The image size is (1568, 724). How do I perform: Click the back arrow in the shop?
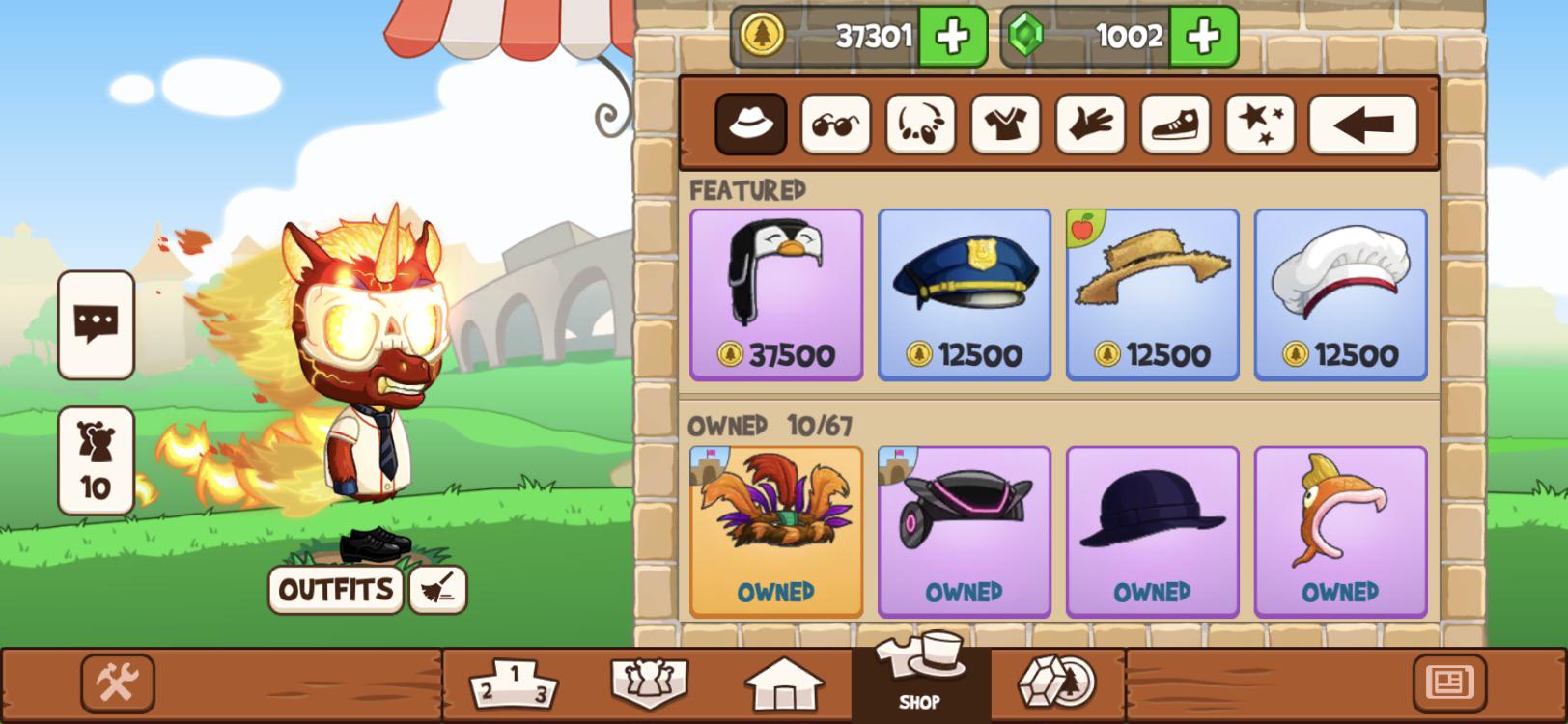point(1363,124)
